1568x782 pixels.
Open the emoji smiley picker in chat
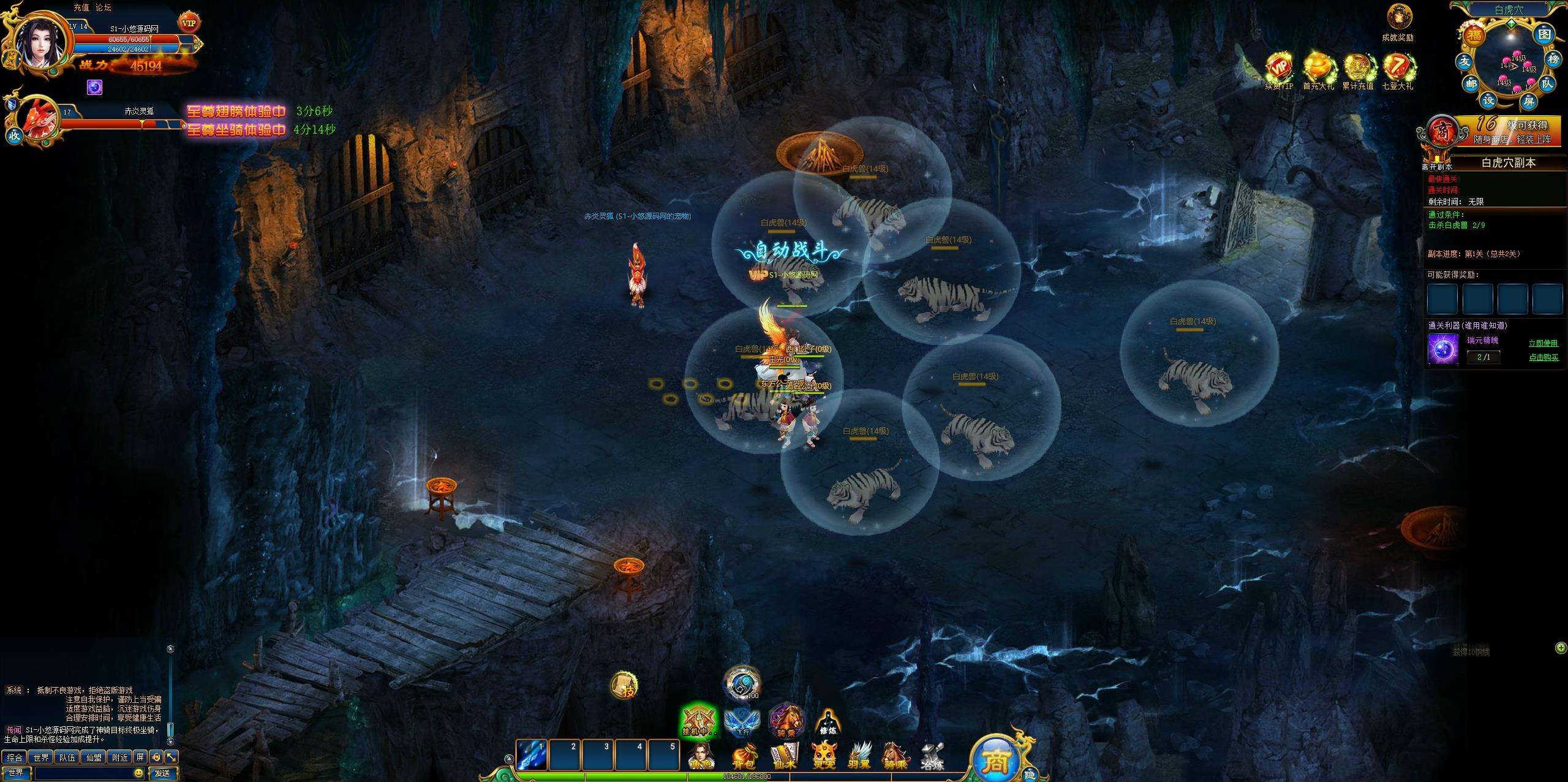tap(138, 773)
